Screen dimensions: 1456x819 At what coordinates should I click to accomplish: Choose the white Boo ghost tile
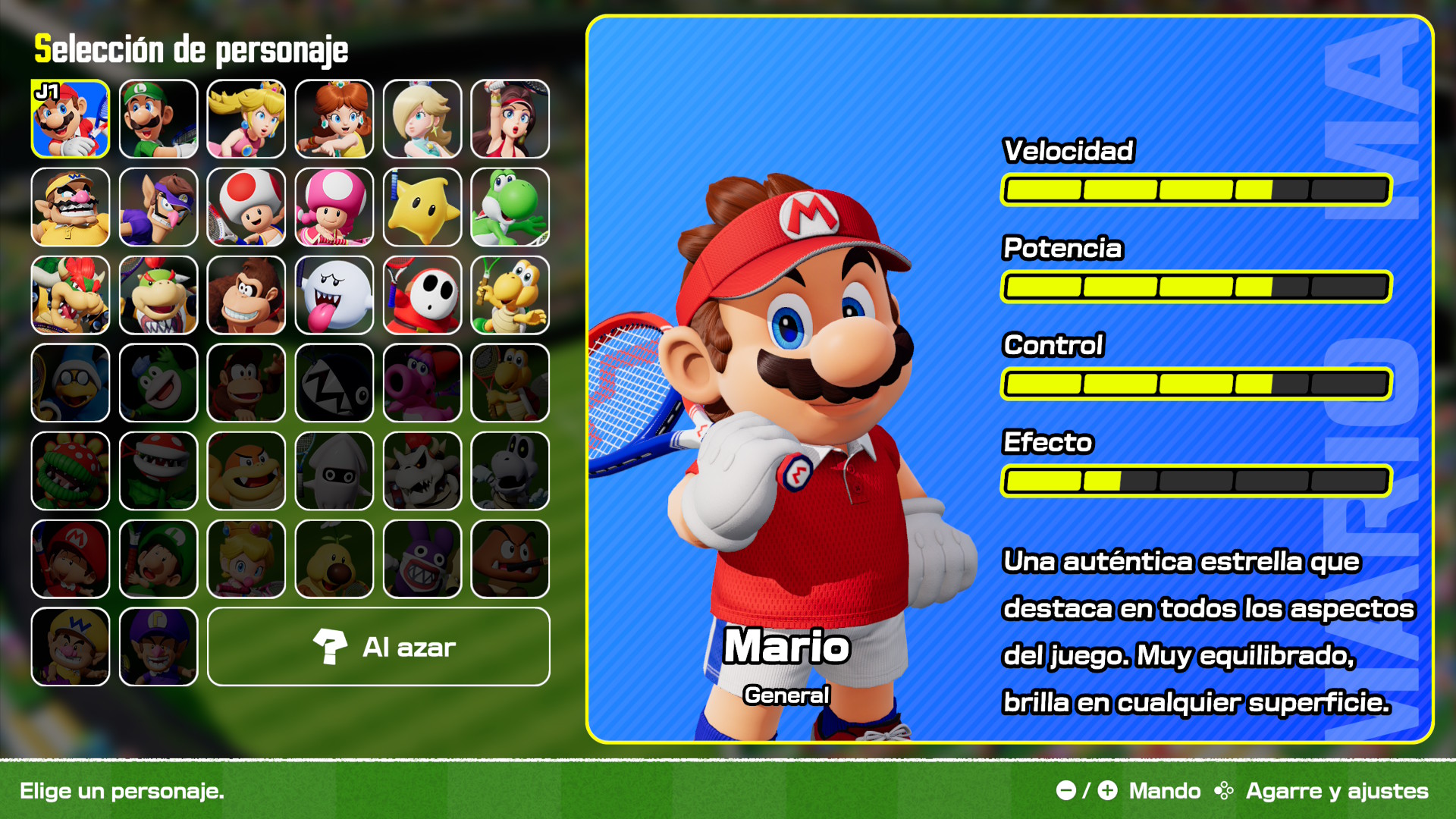[334, 295]
